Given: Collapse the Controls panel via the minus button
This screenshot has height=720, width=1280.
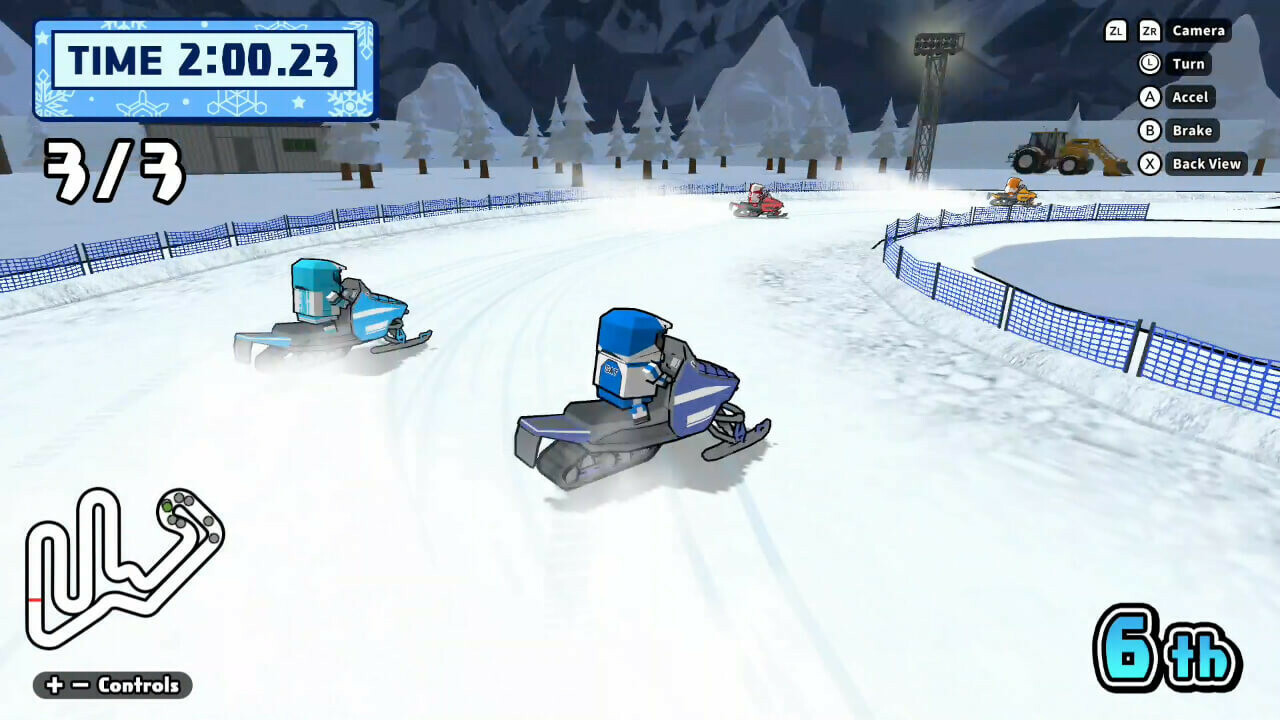Looking at the screenshot, I should [80, 685].
